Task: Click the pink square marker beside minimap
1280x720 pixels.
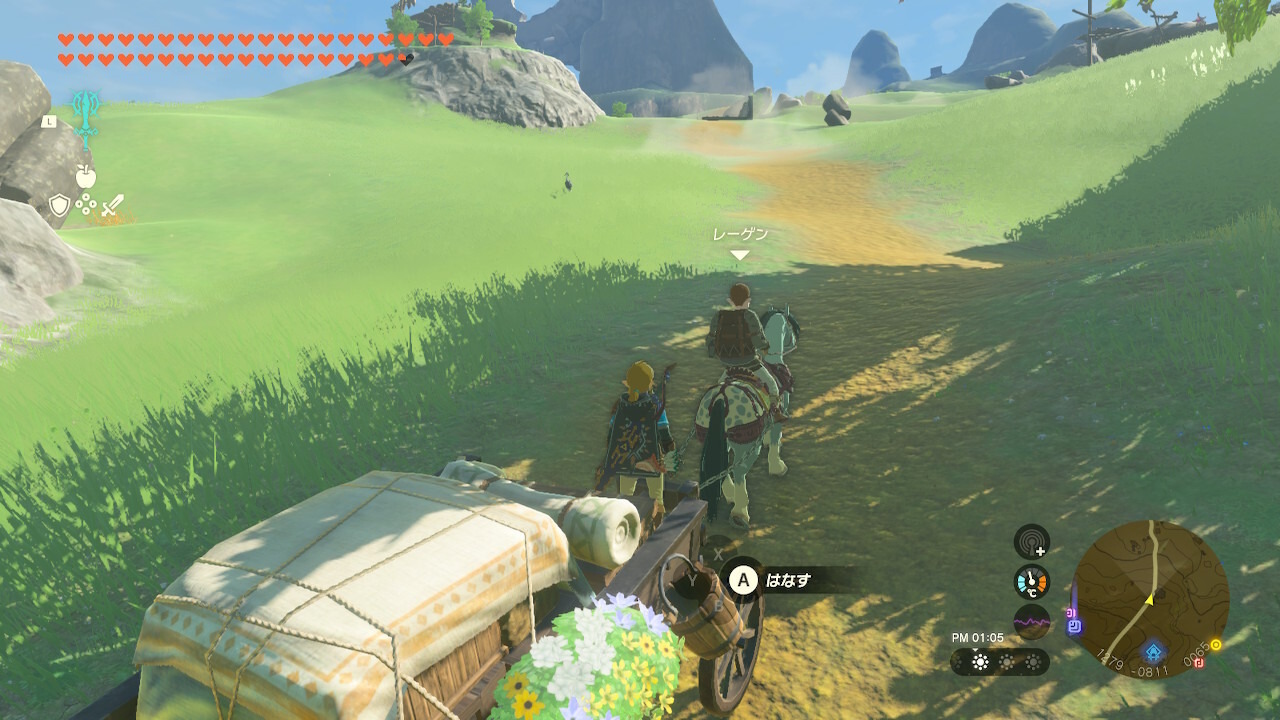Action: (x=1070, y=613)
